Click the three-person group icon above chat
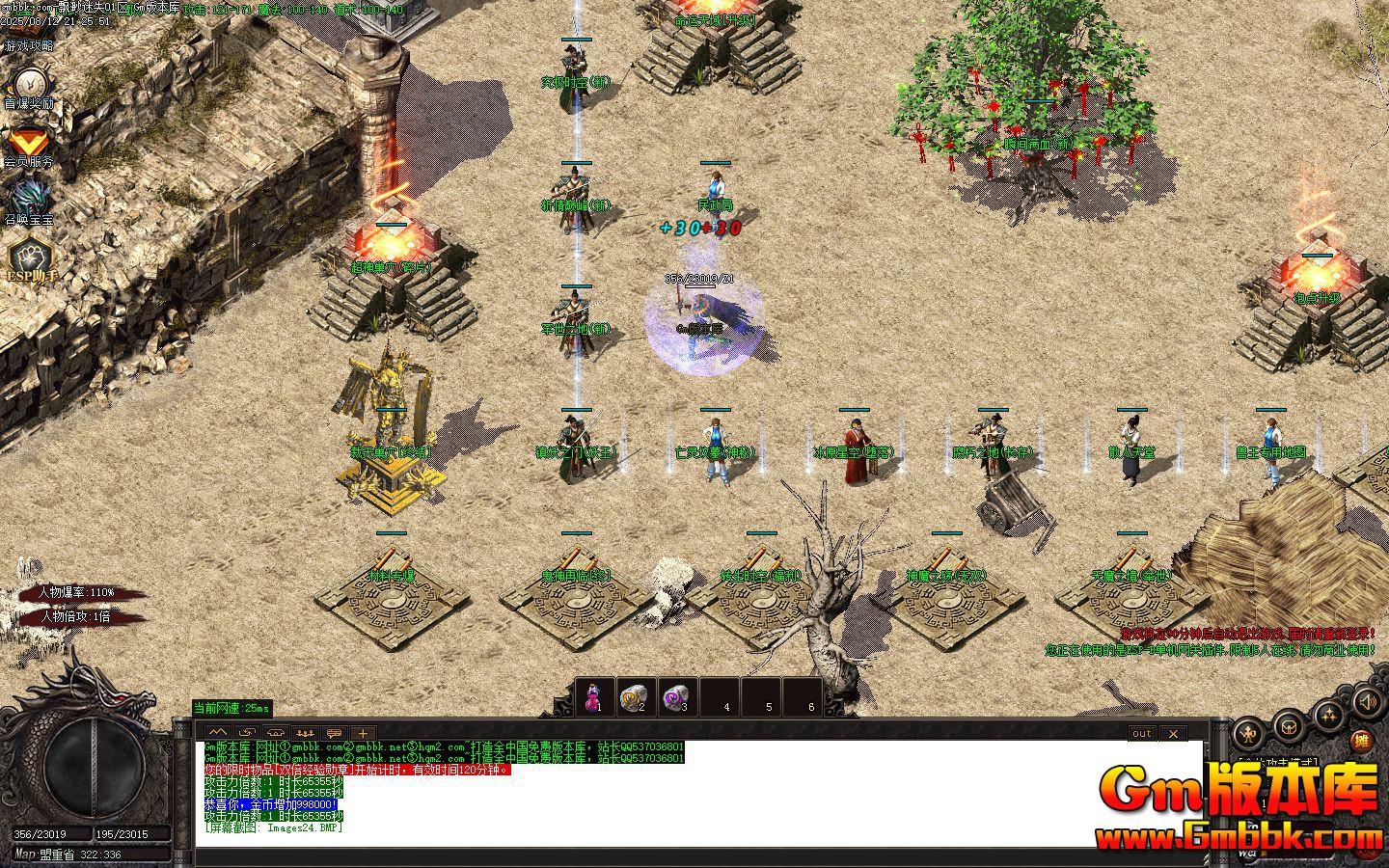 pyautogui.click(x=305, y=732)
